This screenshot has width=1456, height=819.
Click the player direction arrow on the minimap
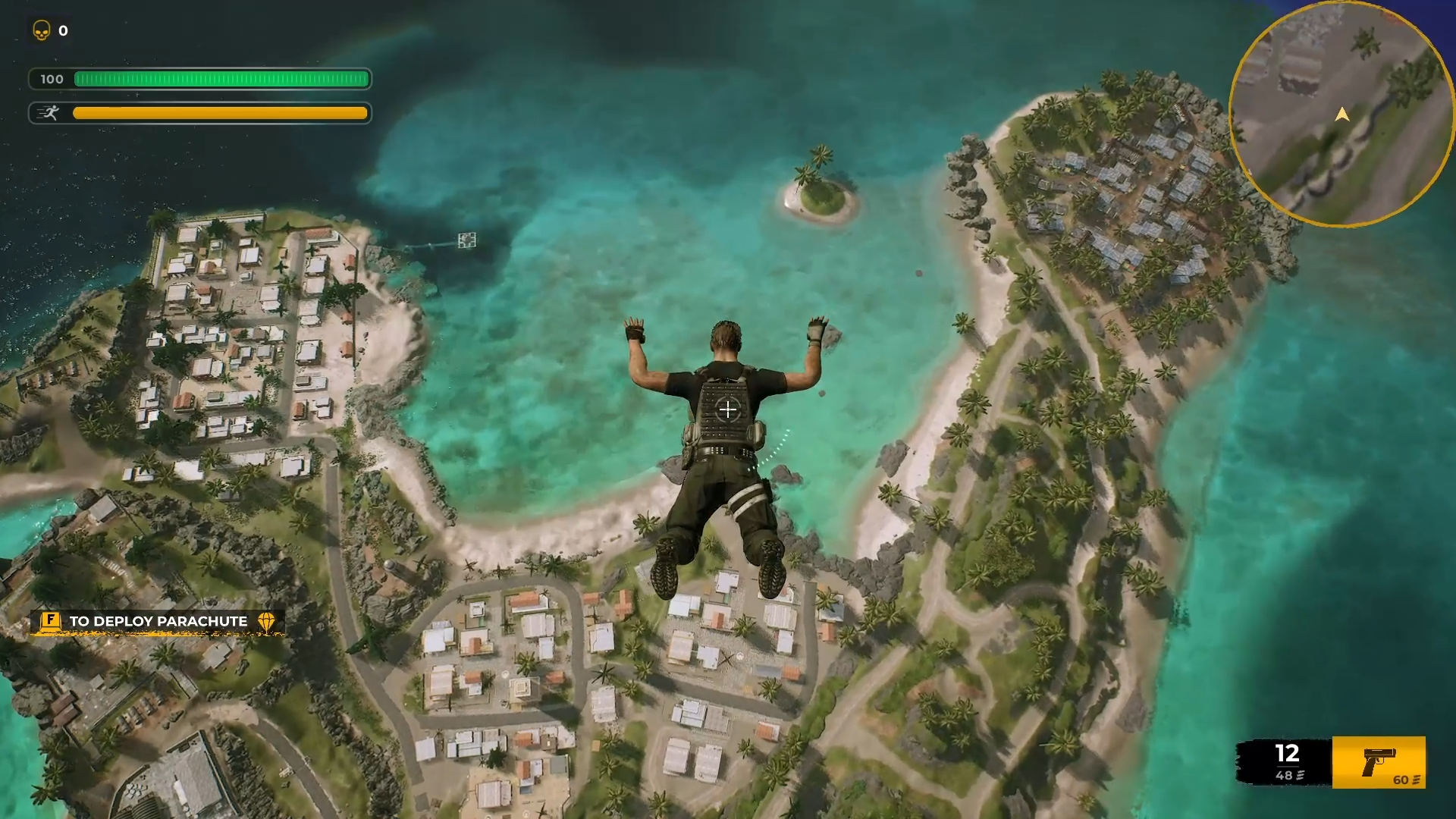click(1342, 115)
